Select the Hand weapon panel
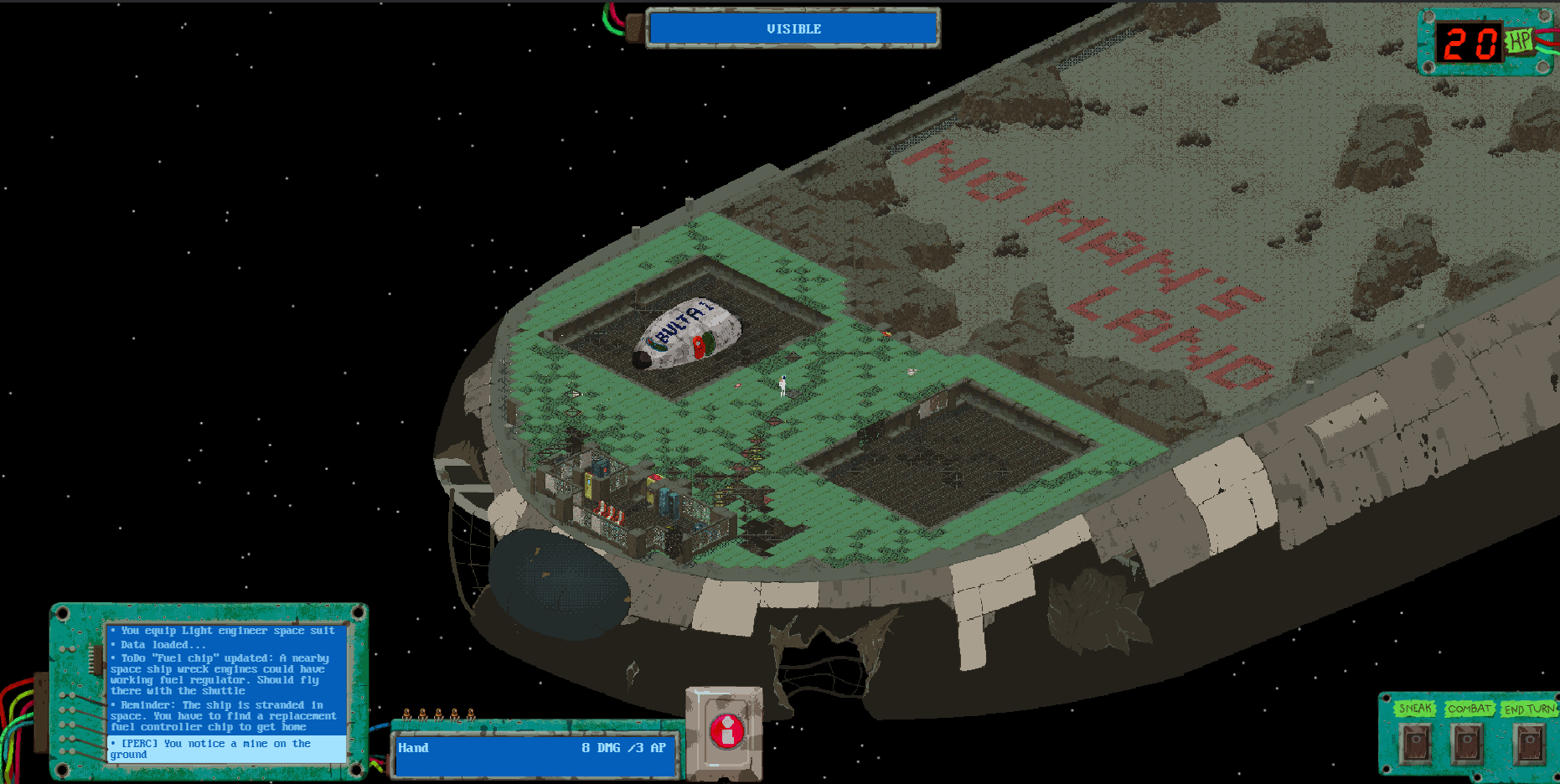 tap(536, 754)
